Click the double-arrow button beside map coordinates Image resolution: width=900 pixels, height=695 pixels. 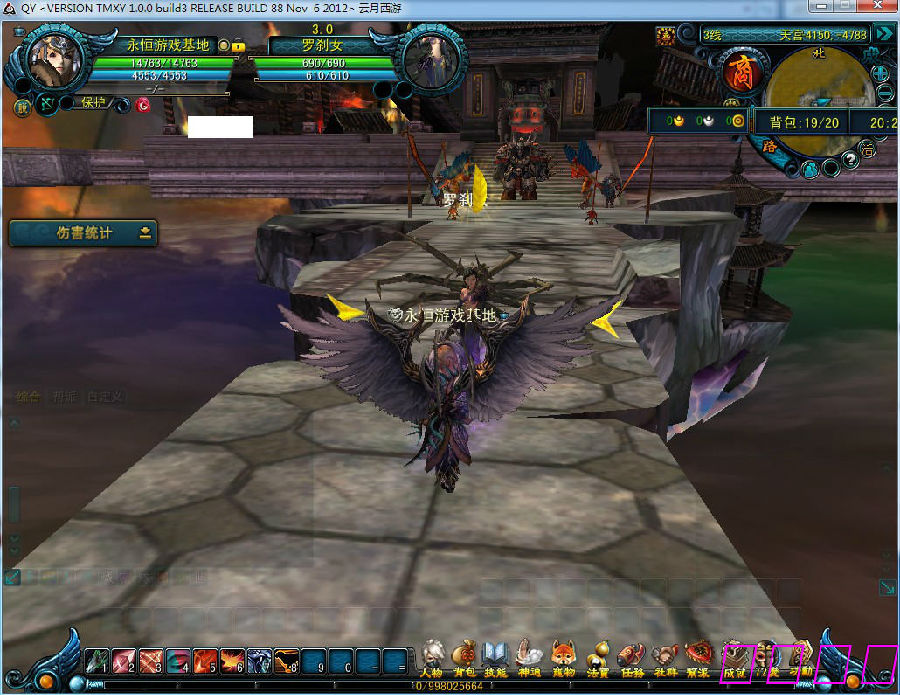pyautogui.click(x=883, y=34)
